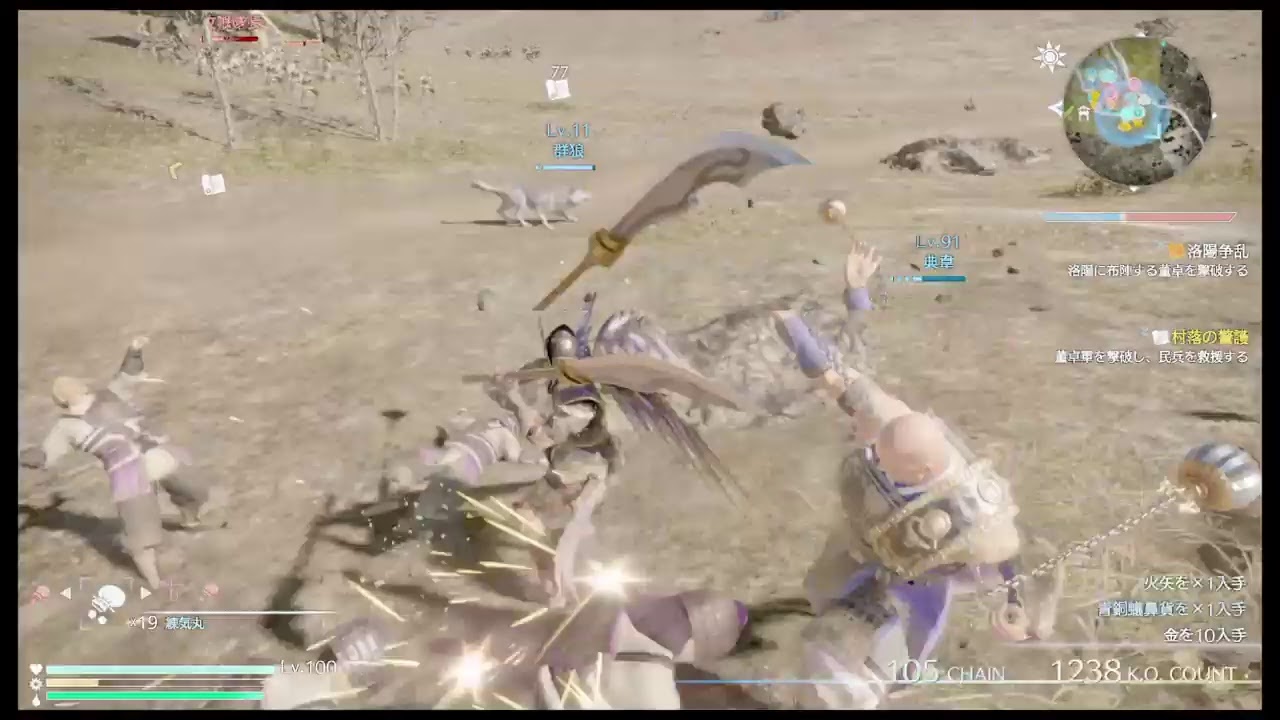Screen dimensions: 1280x720
Task: Toggle the enemy 典韋 health bar display
Action: [930, 280]
